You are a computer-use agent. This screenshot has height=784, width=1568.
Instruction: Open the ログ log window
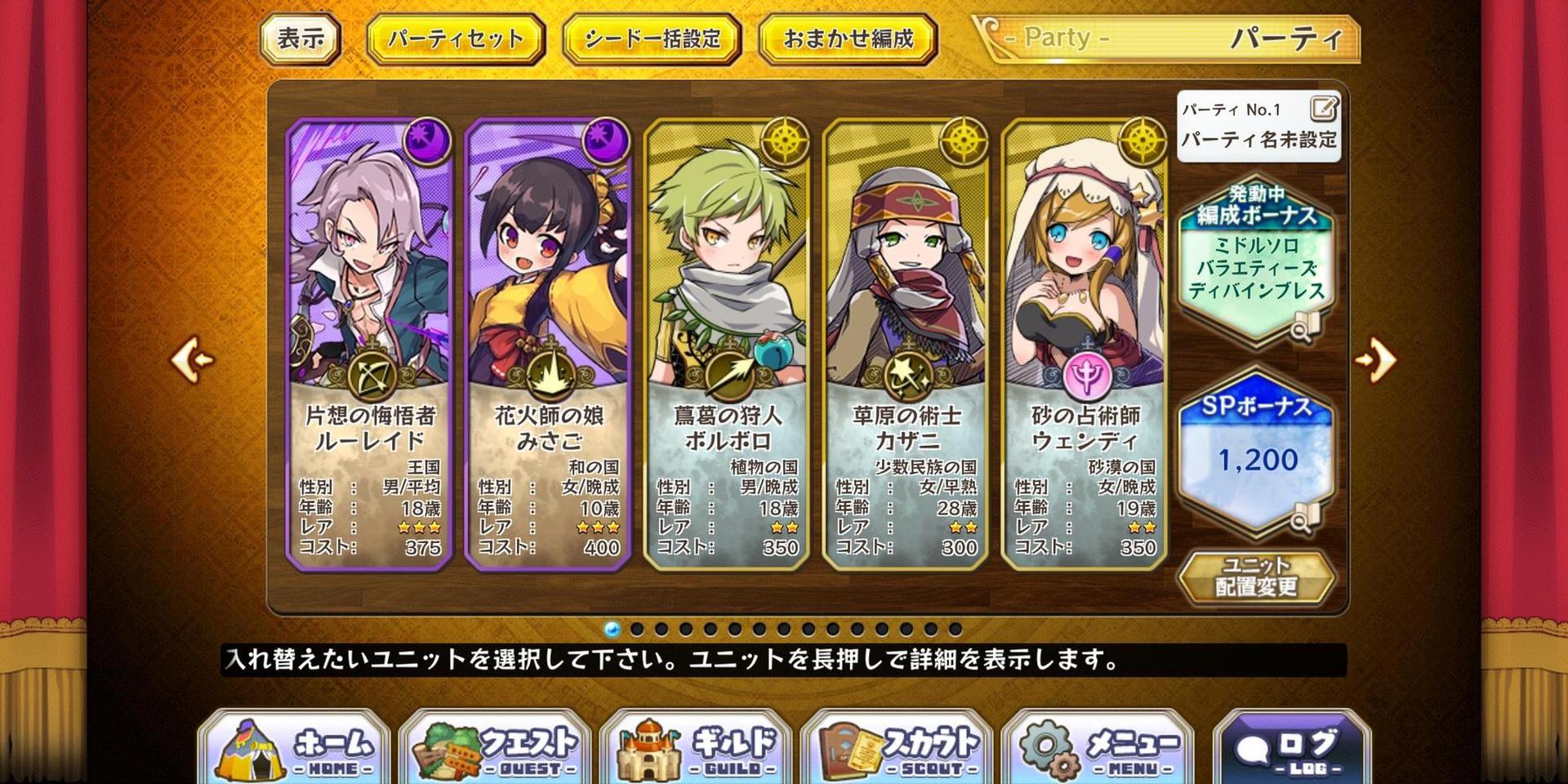point(1291,749)
